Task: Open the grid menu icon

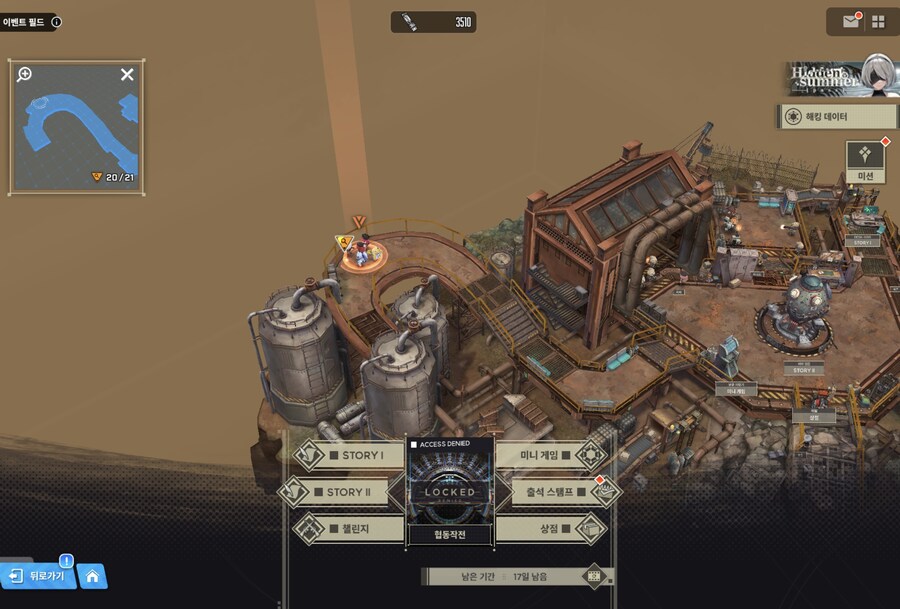Action: (x=878, y=21)
